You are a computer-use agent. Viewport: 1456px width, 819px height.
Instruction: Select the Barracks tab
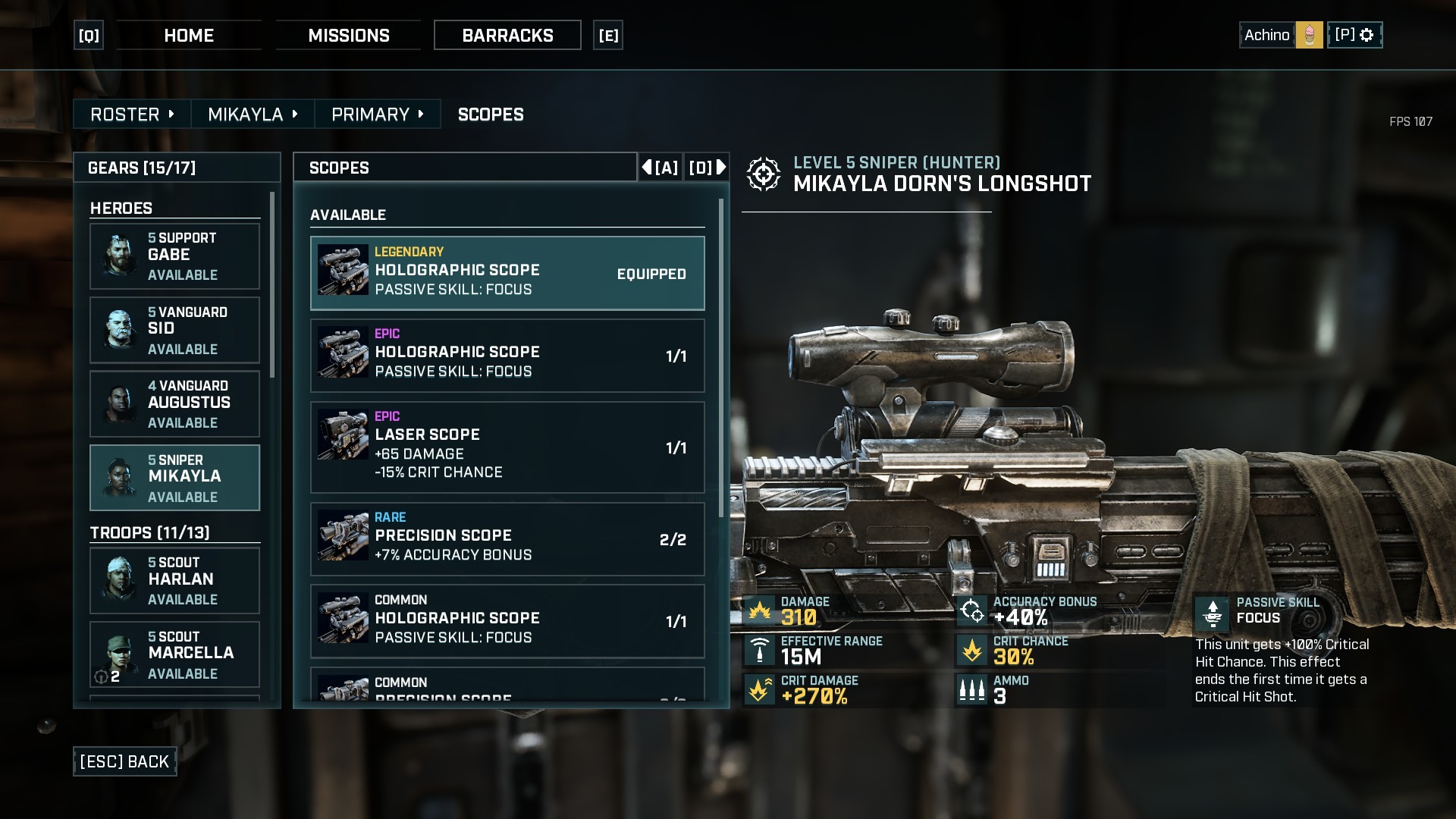pos(507,36)
